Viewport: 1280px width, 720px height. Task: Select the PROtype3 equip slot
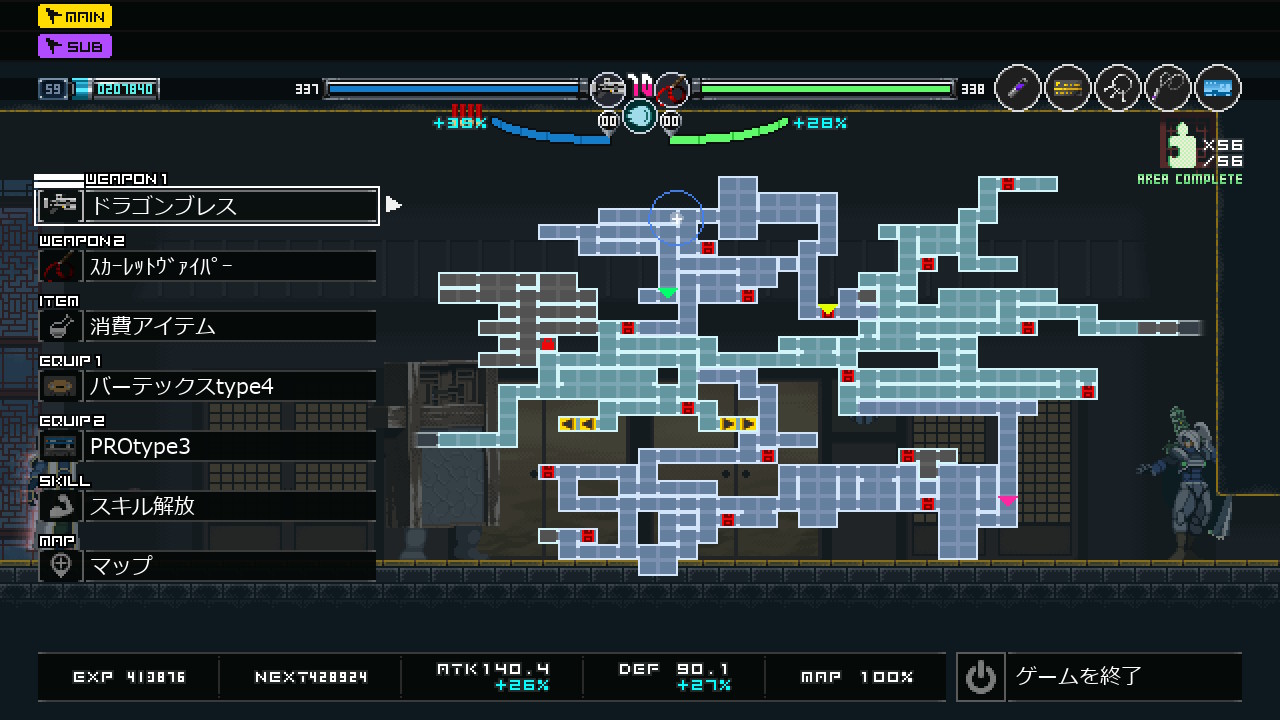coord(207,446)
